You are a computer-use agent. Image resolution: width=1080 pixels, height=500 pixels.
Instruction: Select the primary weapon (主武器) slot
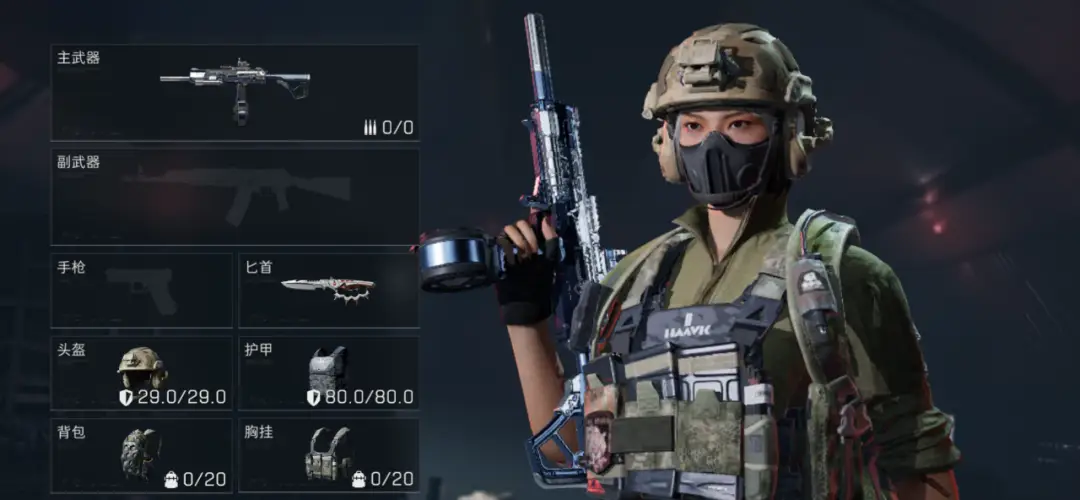pyautogui.click(x=235, y=92)
